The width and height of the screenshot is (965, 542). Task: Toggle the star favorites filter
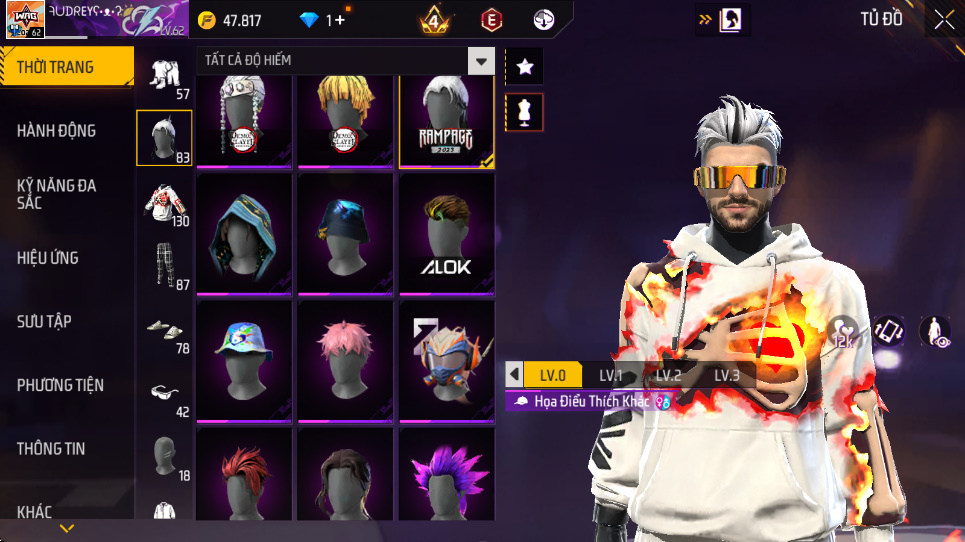pos(525,67)
